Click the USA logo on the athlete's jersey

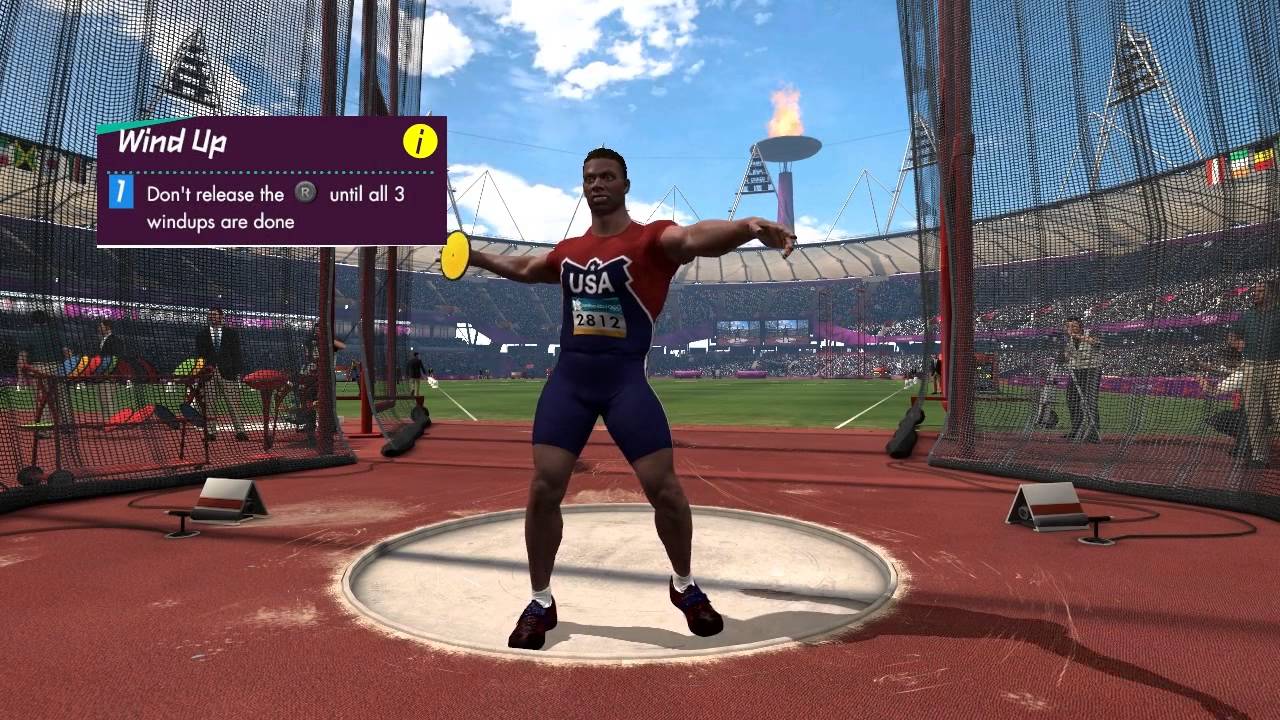(593, 280)
